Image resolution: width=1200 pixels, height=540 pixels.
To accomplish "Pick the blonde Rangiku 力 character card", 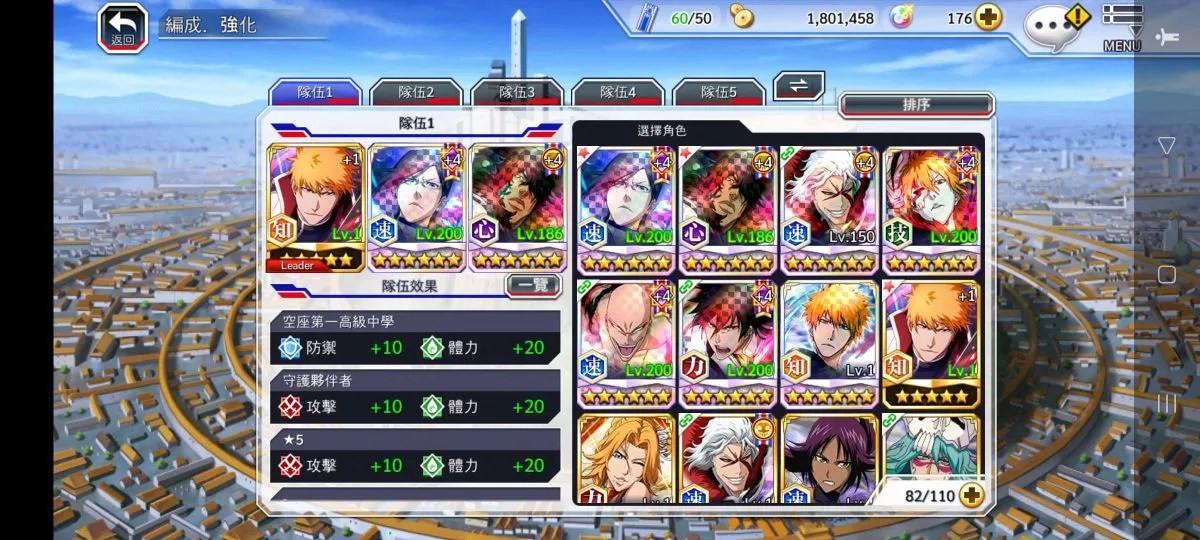I will pyautogui.click(x=625, y=458).
